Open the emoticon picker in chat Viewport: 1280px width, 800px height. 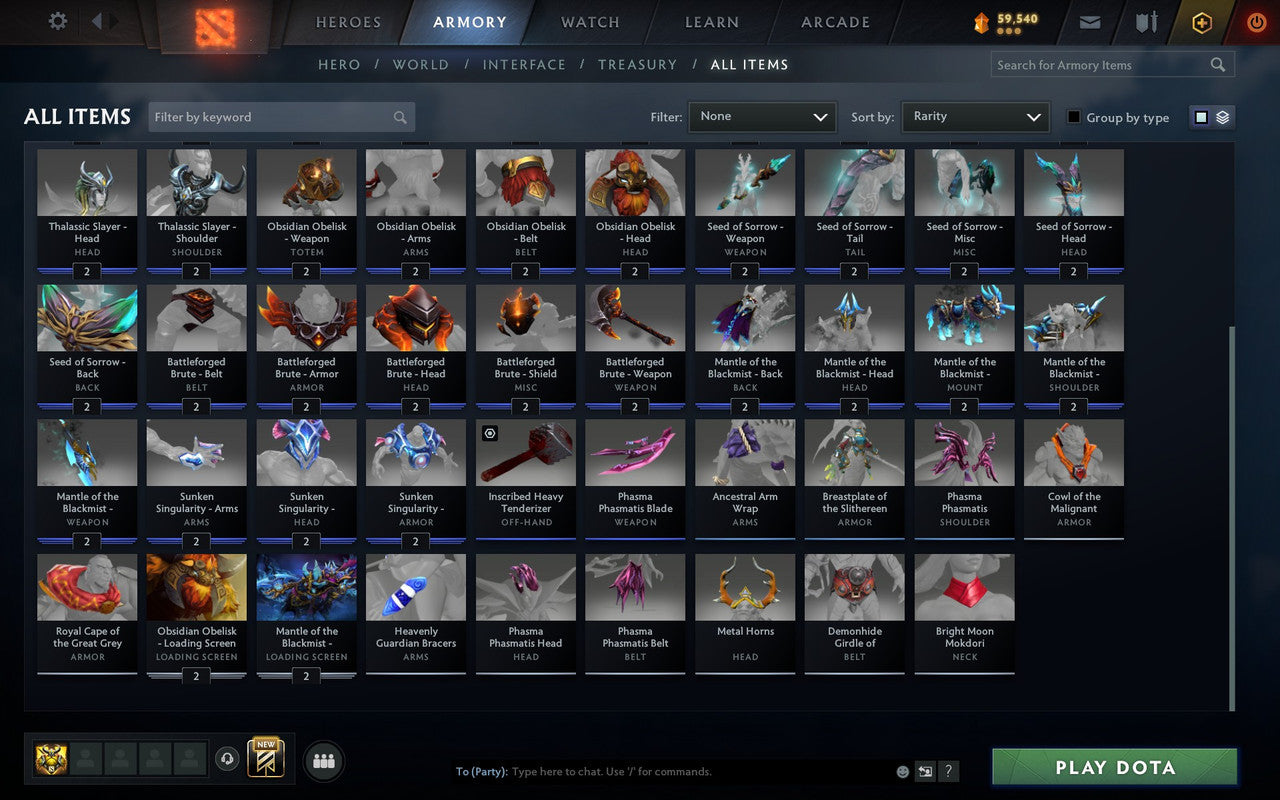901,771
